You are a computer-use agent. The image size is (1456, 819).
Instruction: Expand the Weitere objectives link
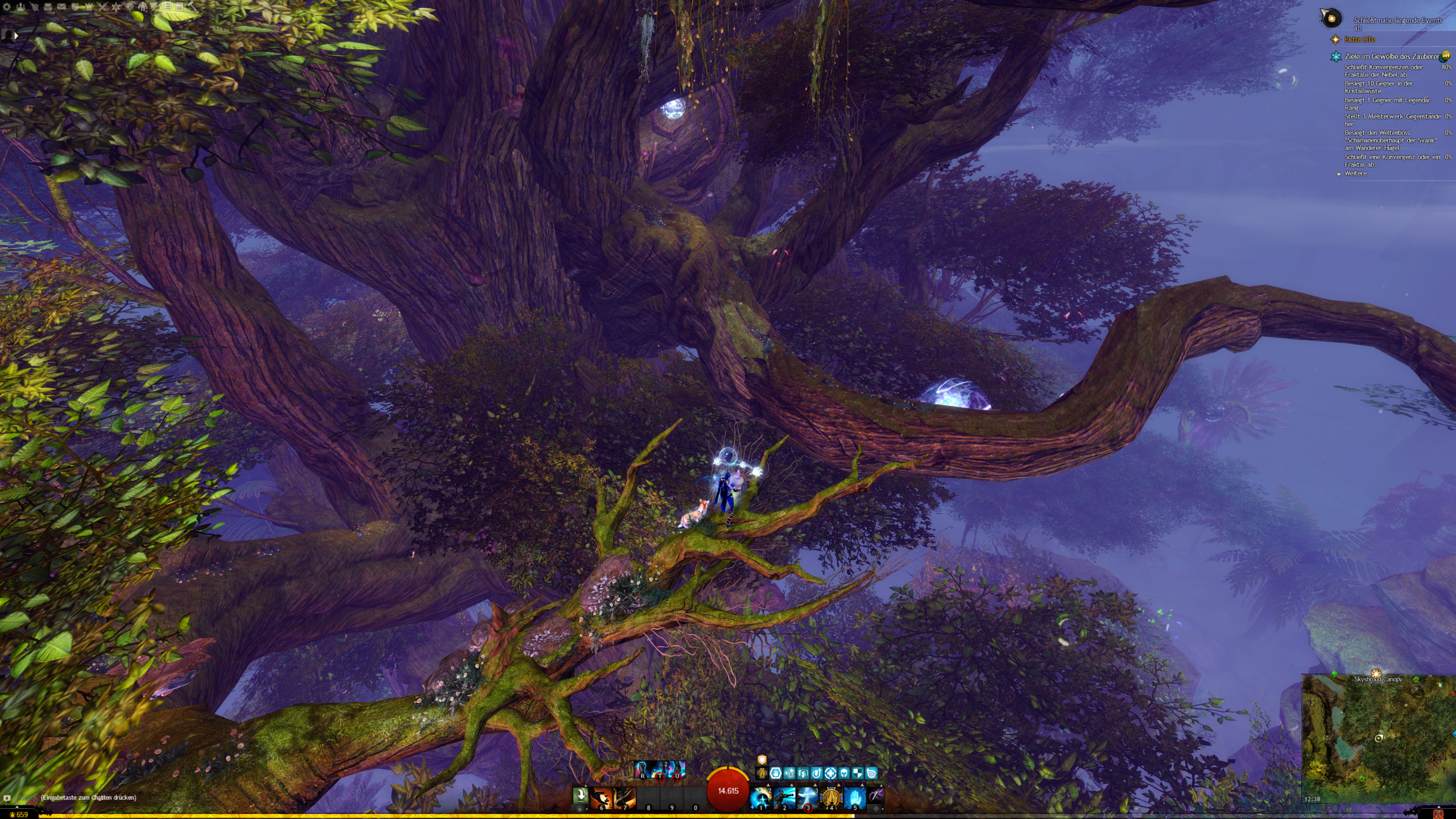click(x=1355, y=173)
